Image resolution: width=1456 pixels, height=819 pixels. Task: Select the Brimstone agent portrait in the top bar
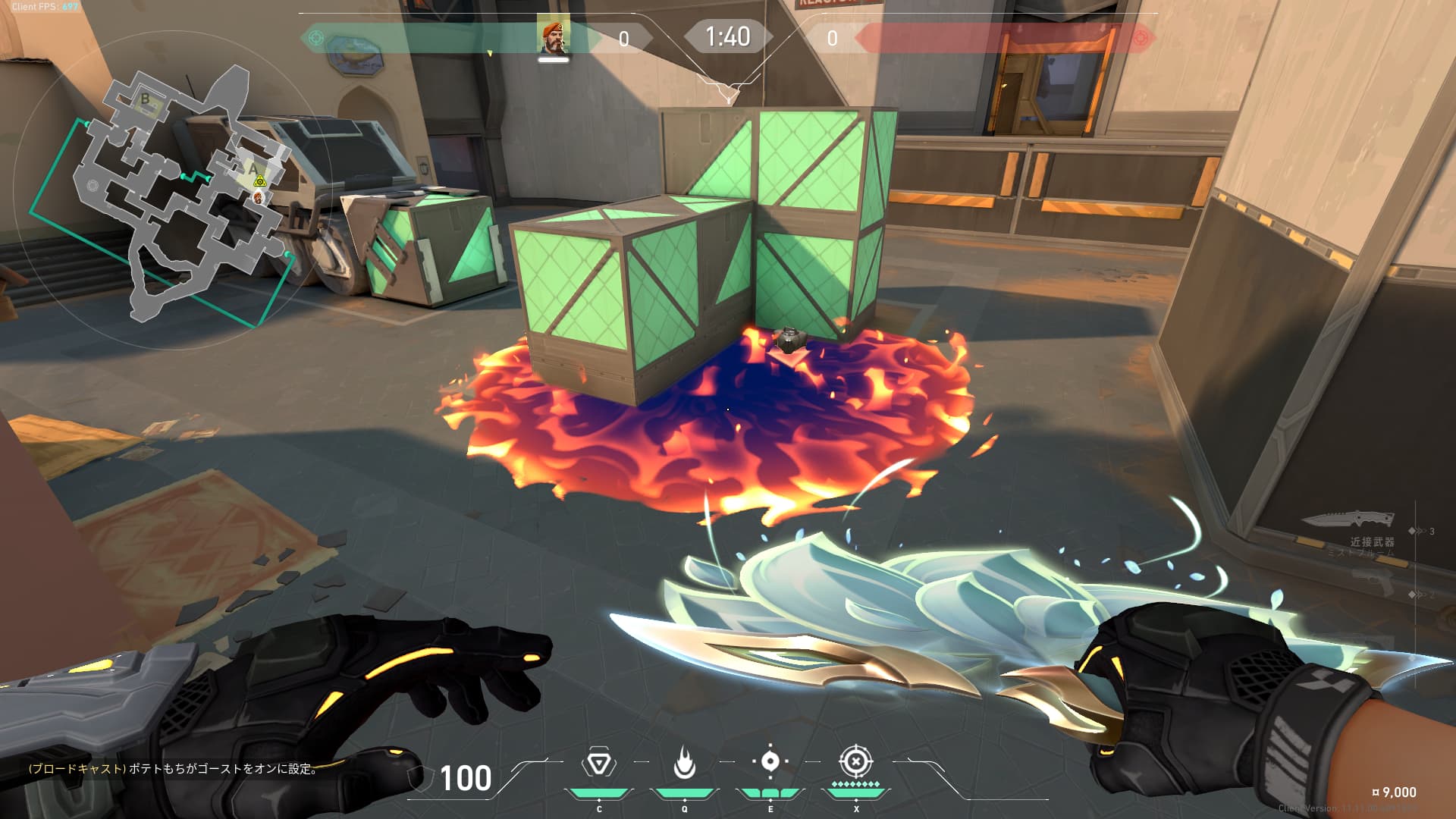[554, 36]
